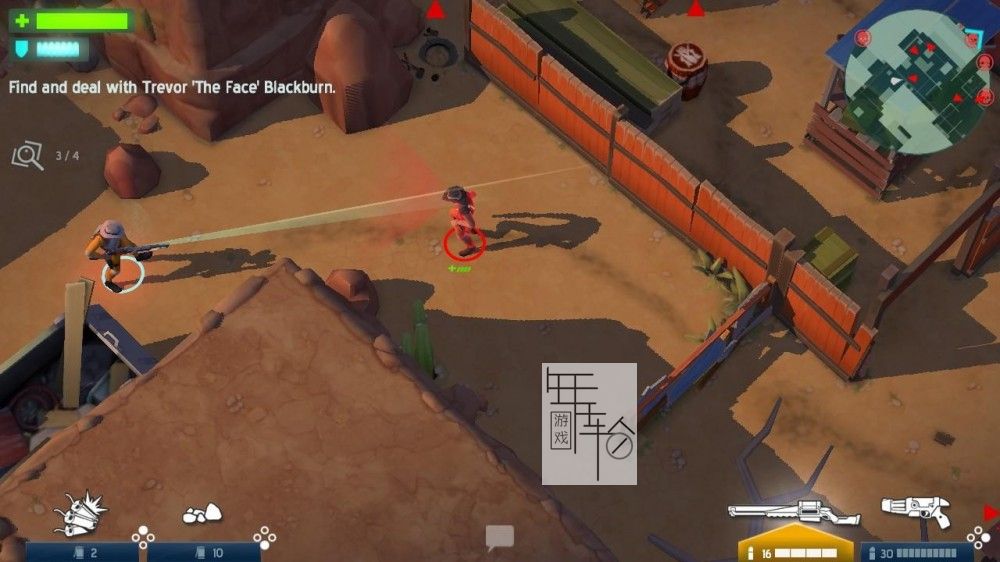Select the dynamite bundle throwable

[x=80, y=513]
